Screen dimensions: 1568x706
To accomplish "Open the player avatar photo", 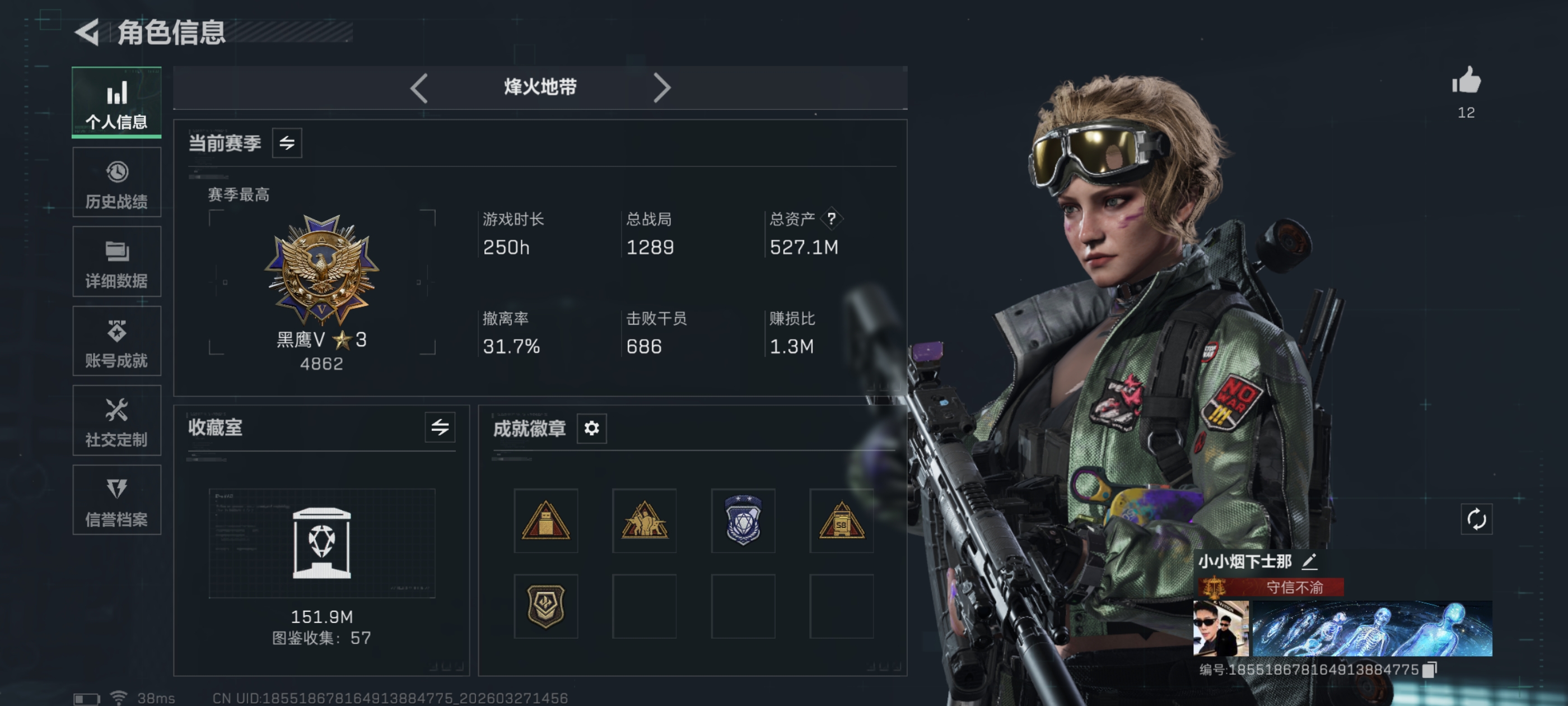I will (1220, 628).
